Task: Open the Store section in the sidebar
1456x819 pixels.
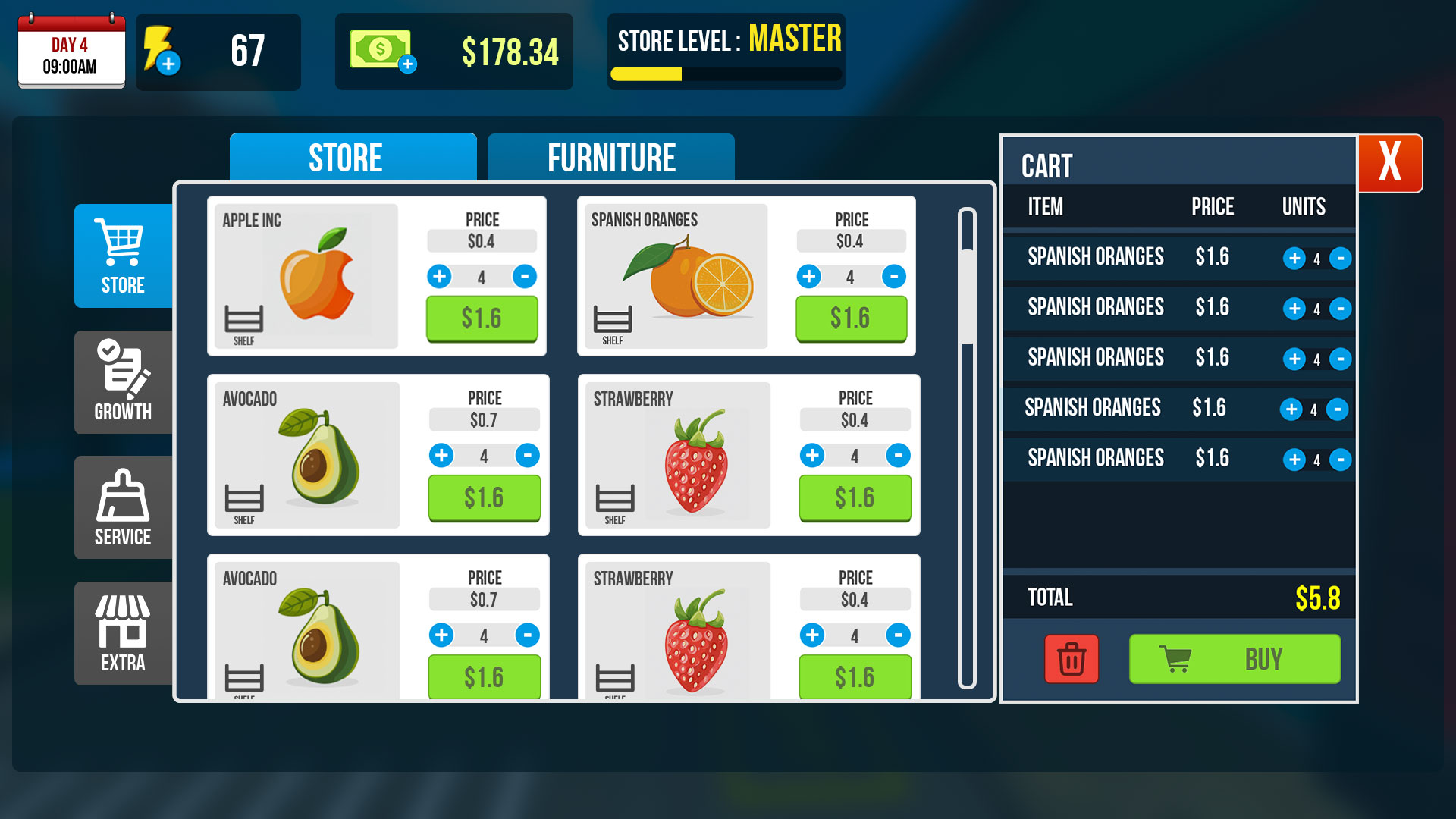Action: 121,256
